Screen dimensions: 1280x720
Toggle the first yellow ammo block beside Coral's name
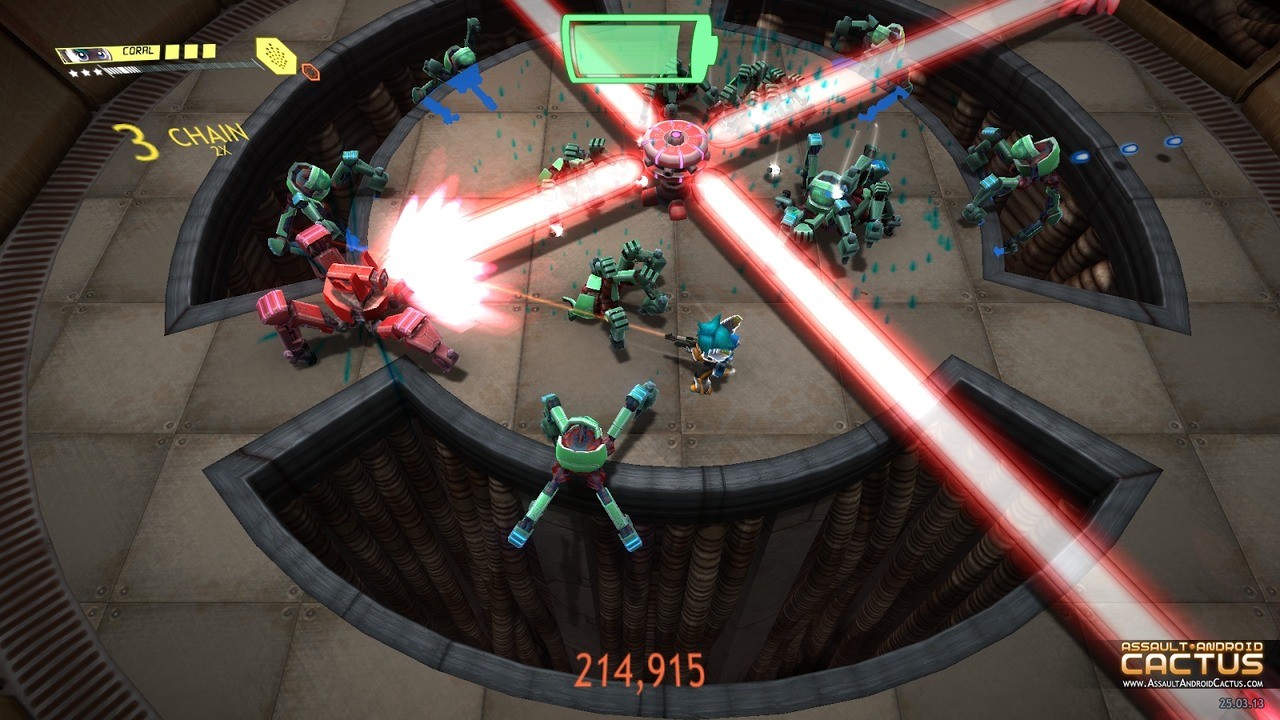pos(171,52)
